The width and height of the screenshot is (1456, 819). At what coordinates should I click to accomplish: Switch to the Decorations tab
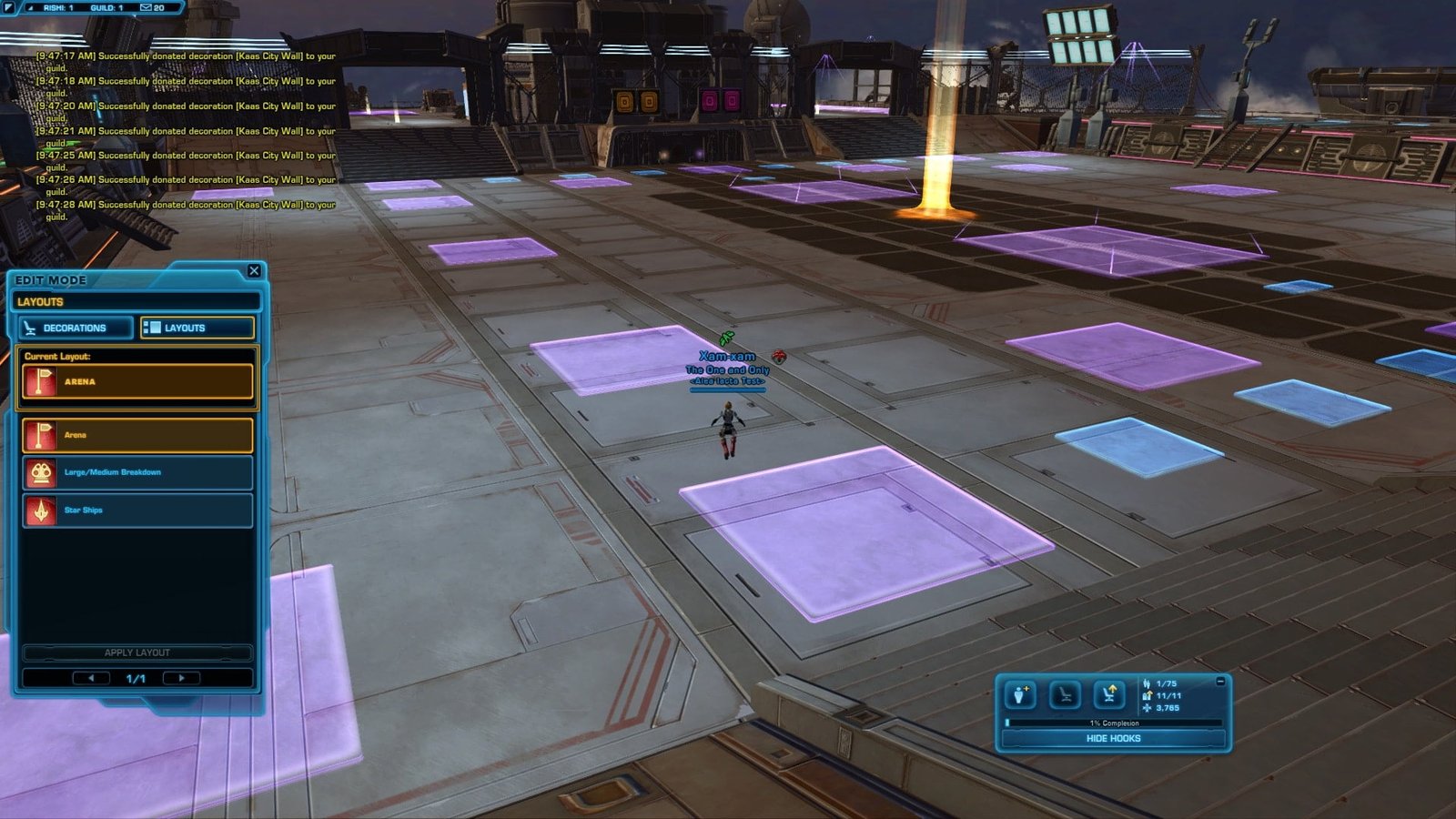75,328
